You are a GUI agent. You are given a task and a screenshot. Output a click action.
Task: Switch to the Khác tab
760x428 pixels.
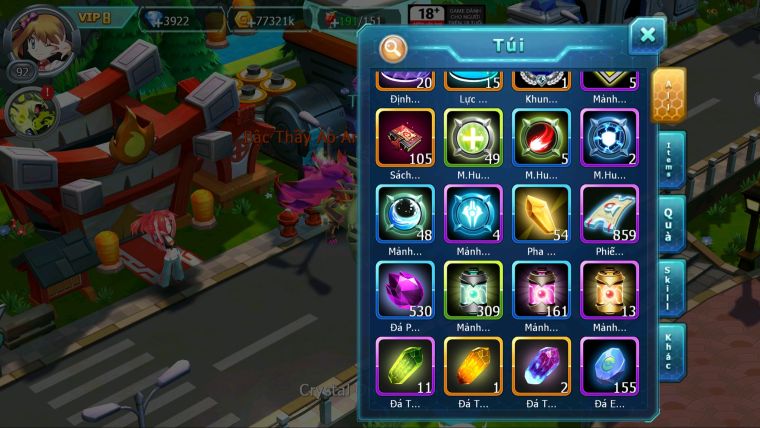click(670, 349)
